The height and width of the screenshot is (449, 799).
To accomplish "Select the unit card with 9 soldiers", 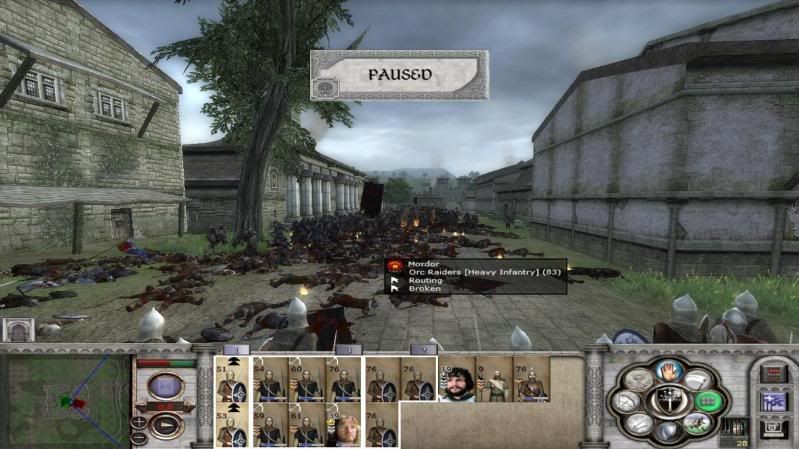I will 494,380.
